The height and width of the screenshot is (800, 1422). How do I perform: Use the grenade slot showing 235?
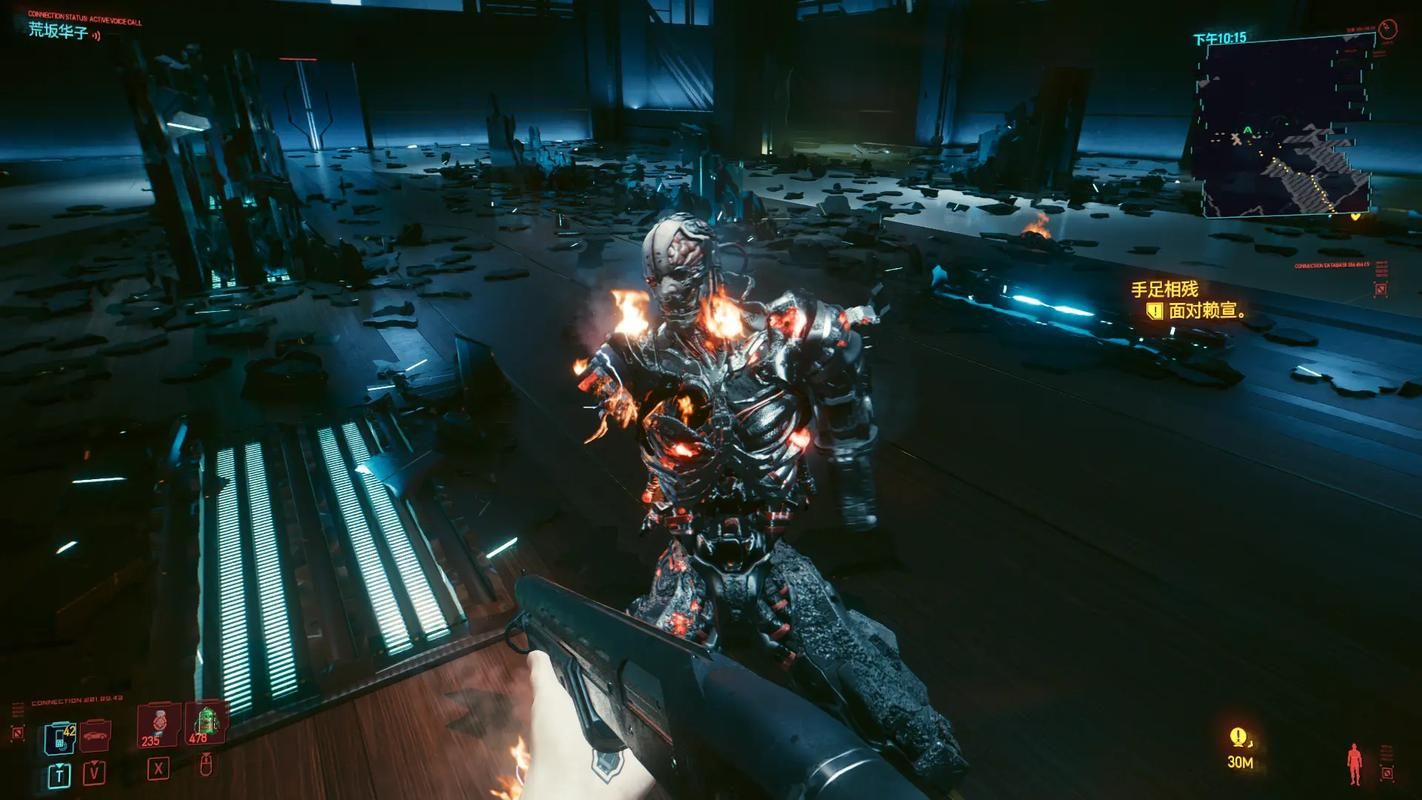(x=157, y=723)
